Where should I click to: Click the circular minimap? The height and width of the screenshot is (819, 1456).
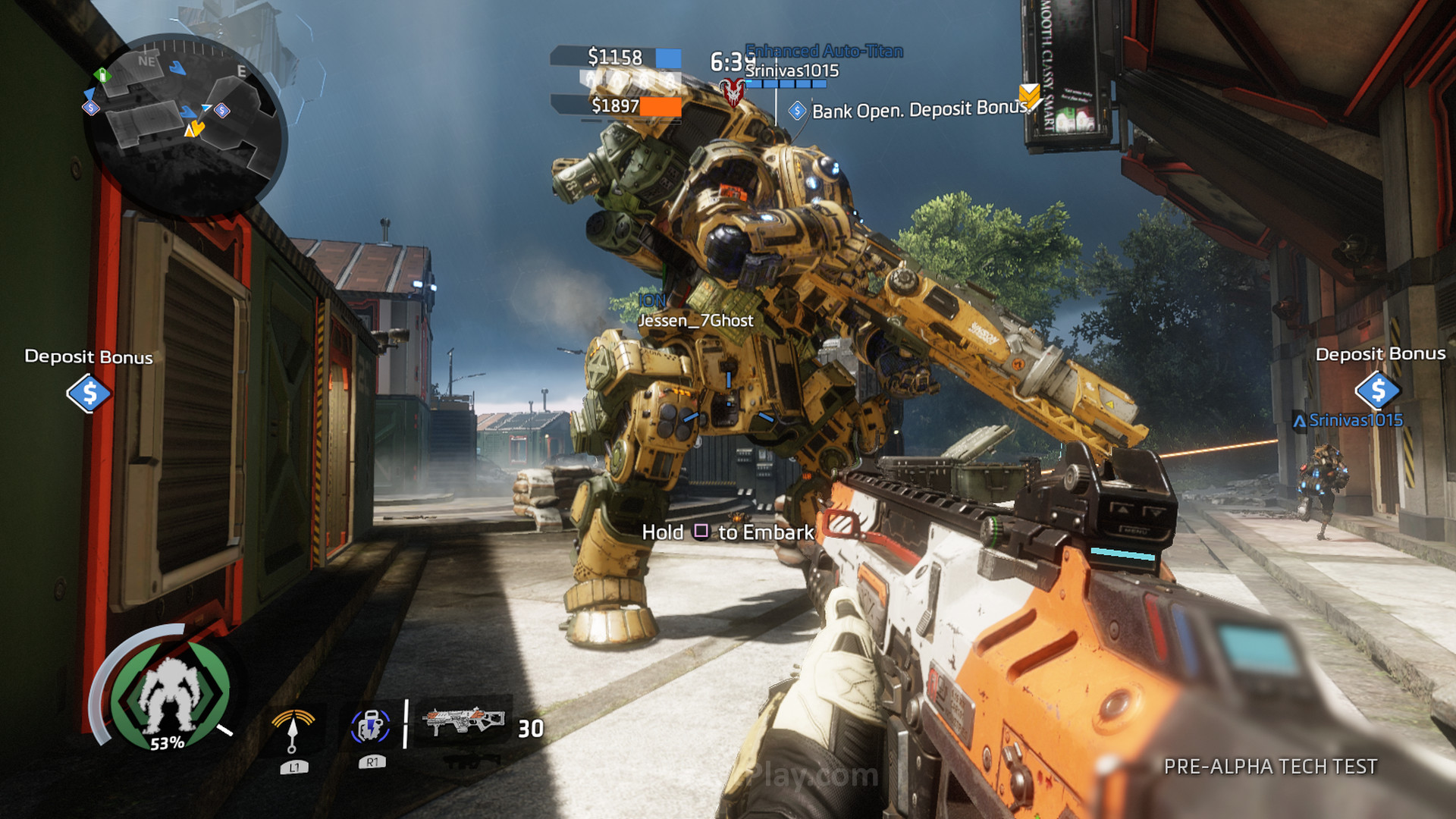pos(184,125)
